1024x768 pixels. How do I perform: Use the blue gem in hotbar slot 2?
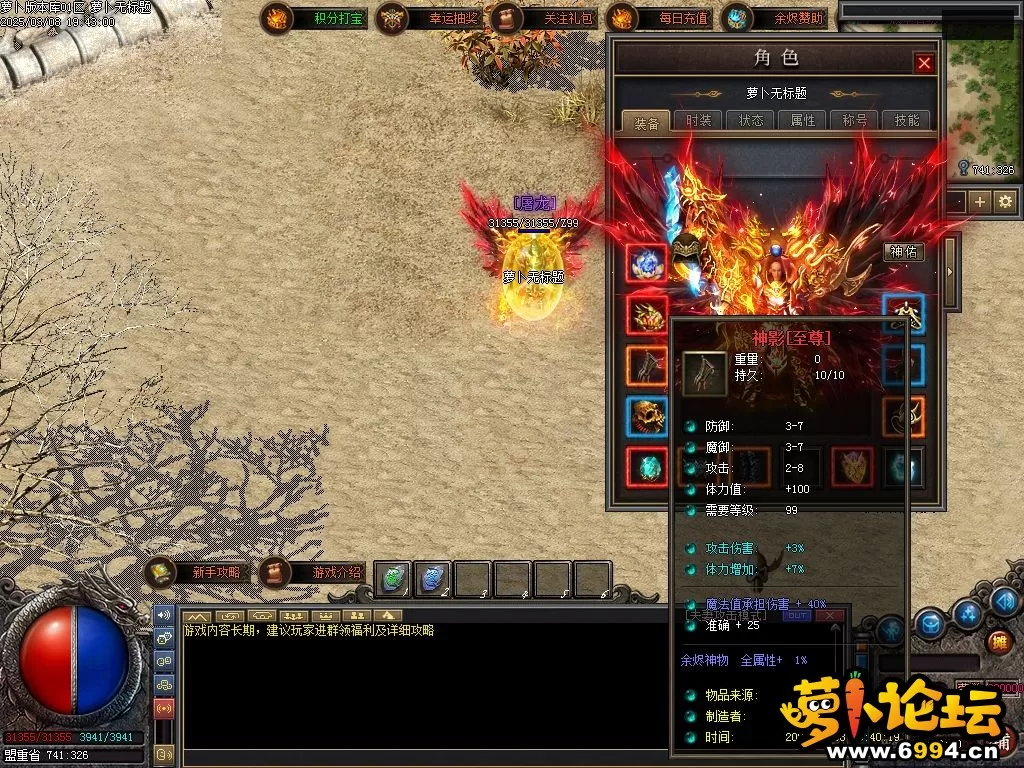coord(433,578)
